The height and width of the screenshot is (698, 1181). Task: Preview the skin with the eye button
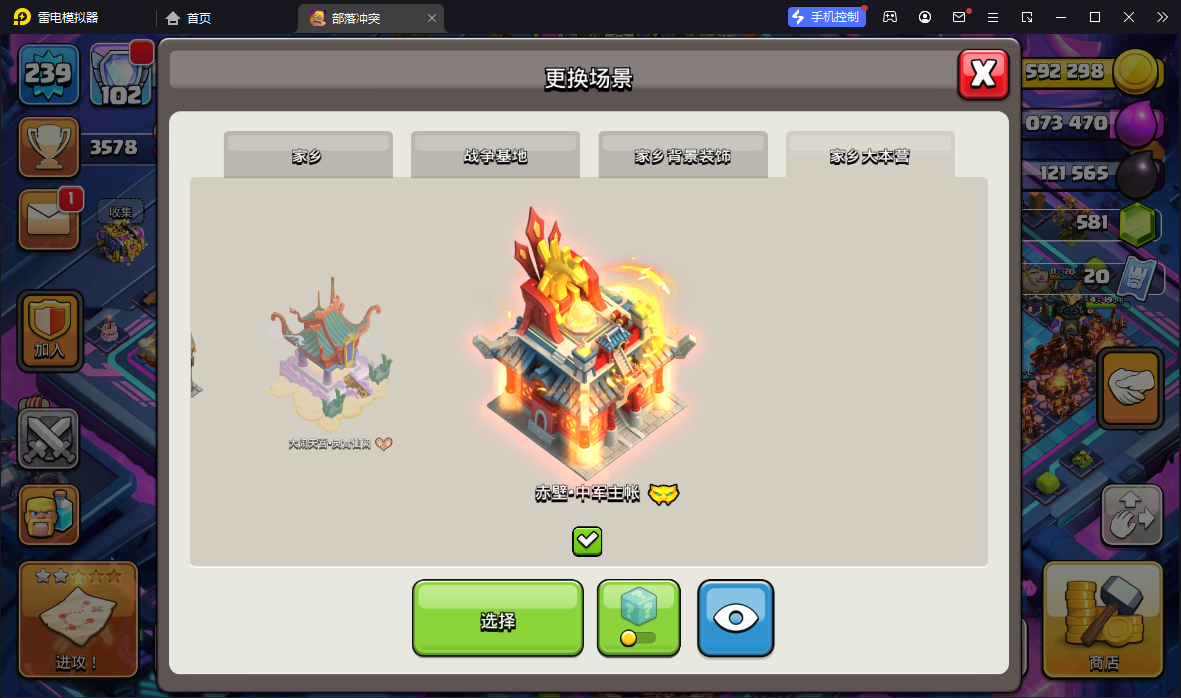click(x=735, y=618)
